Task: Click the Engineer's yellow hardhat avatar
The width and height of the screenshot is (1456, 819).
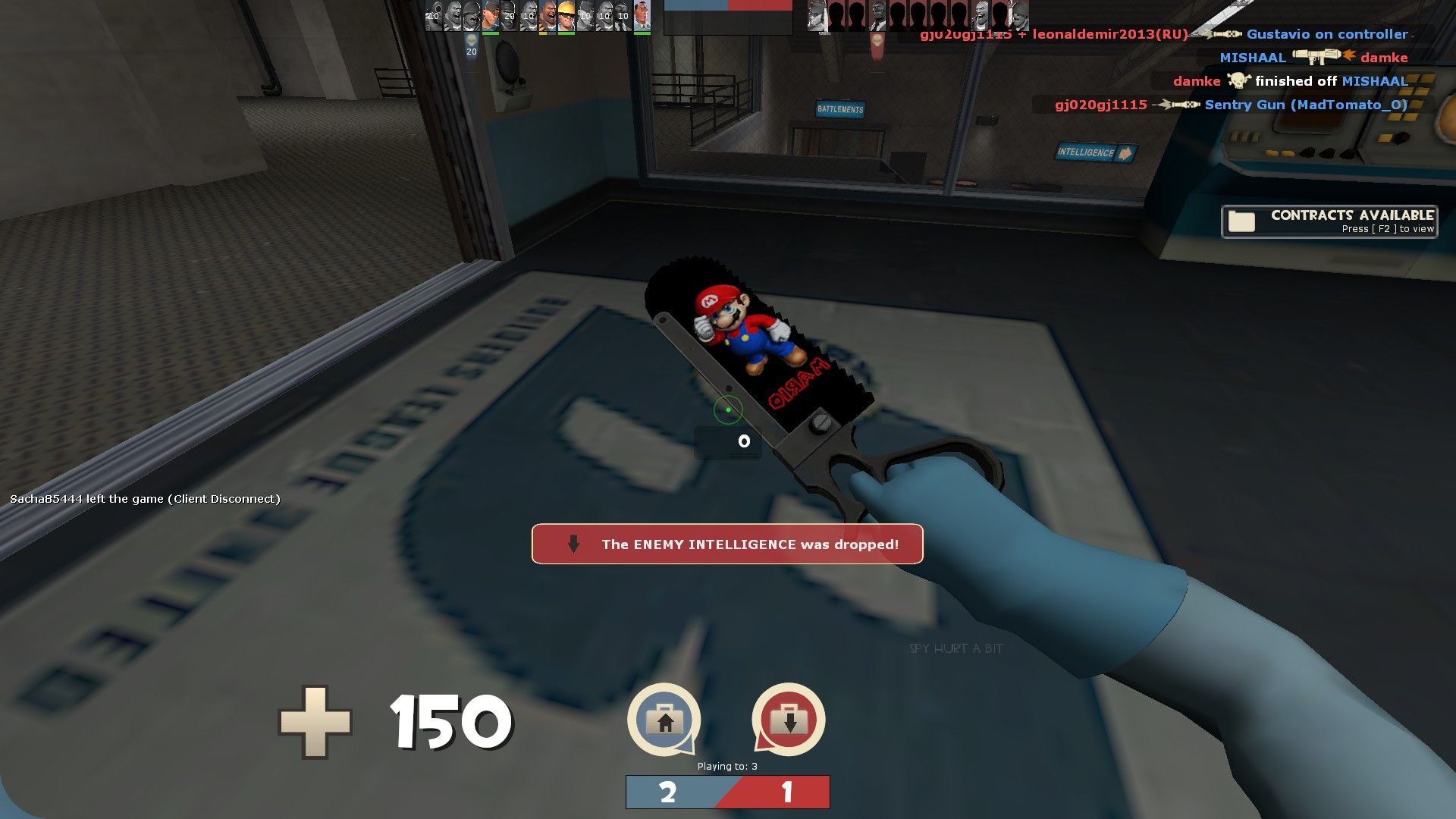Action: pos(566,15)
